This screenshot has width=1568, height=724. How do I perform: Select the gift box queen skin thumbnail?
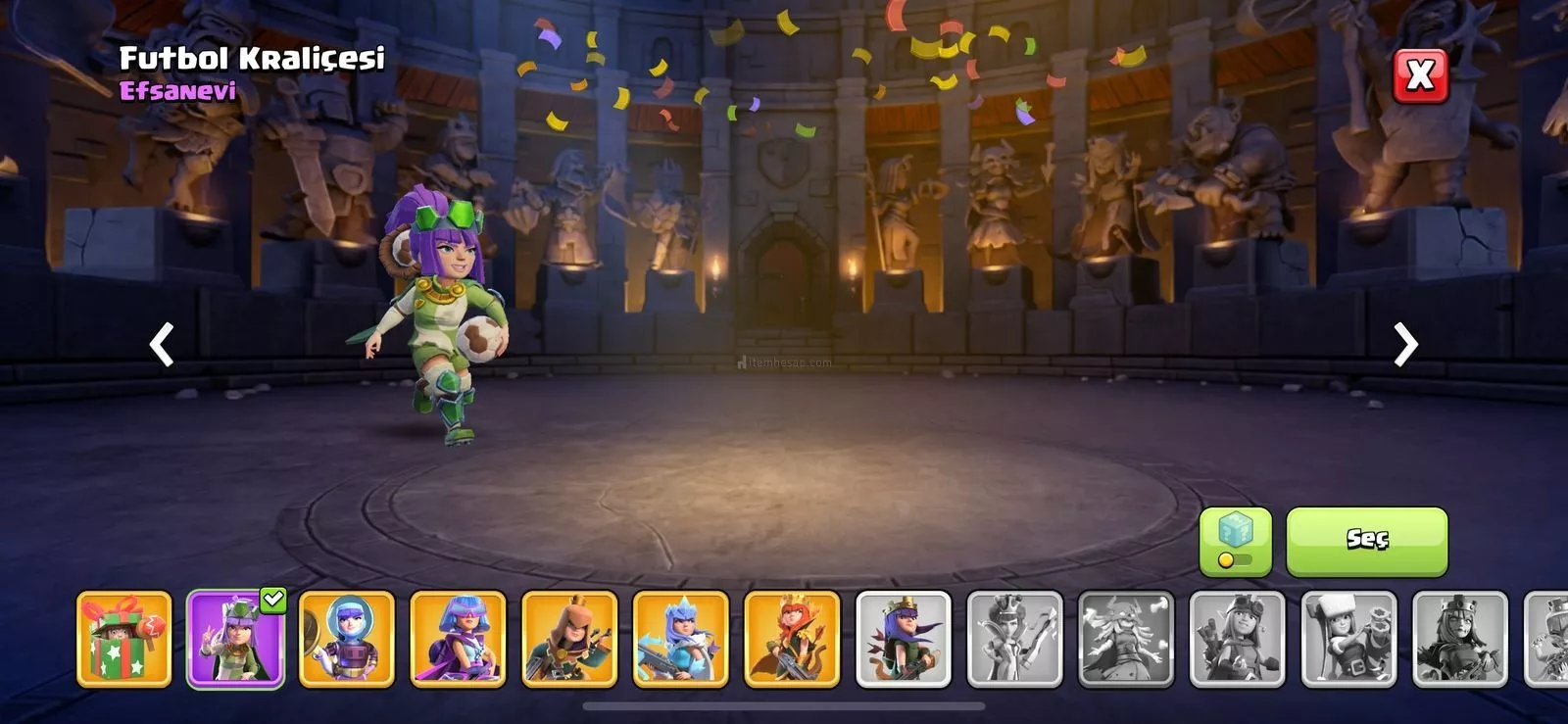pyautogui.click(x=124, y=639)
